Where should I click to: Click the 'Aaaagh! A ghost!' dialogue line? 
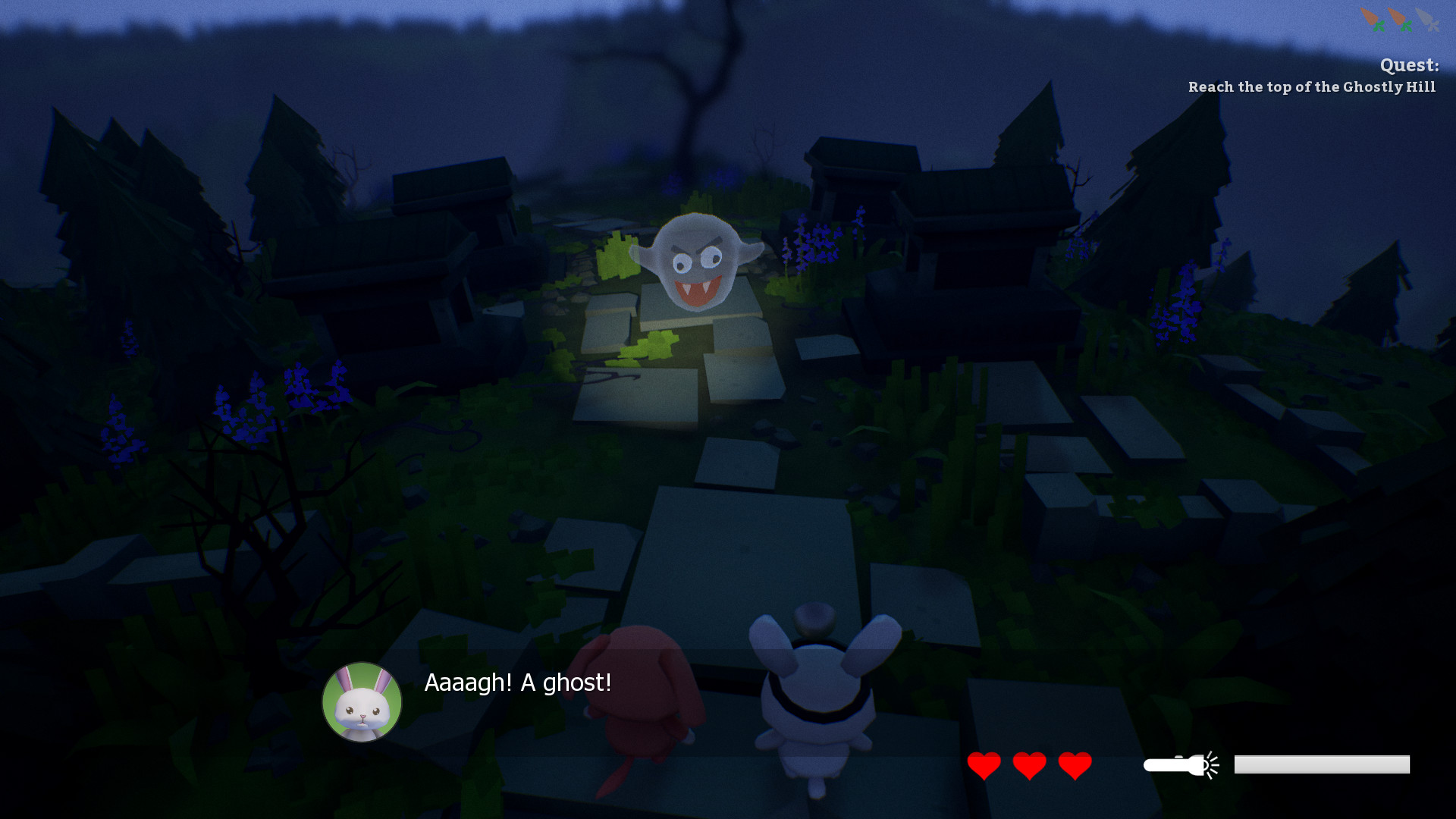518,682
